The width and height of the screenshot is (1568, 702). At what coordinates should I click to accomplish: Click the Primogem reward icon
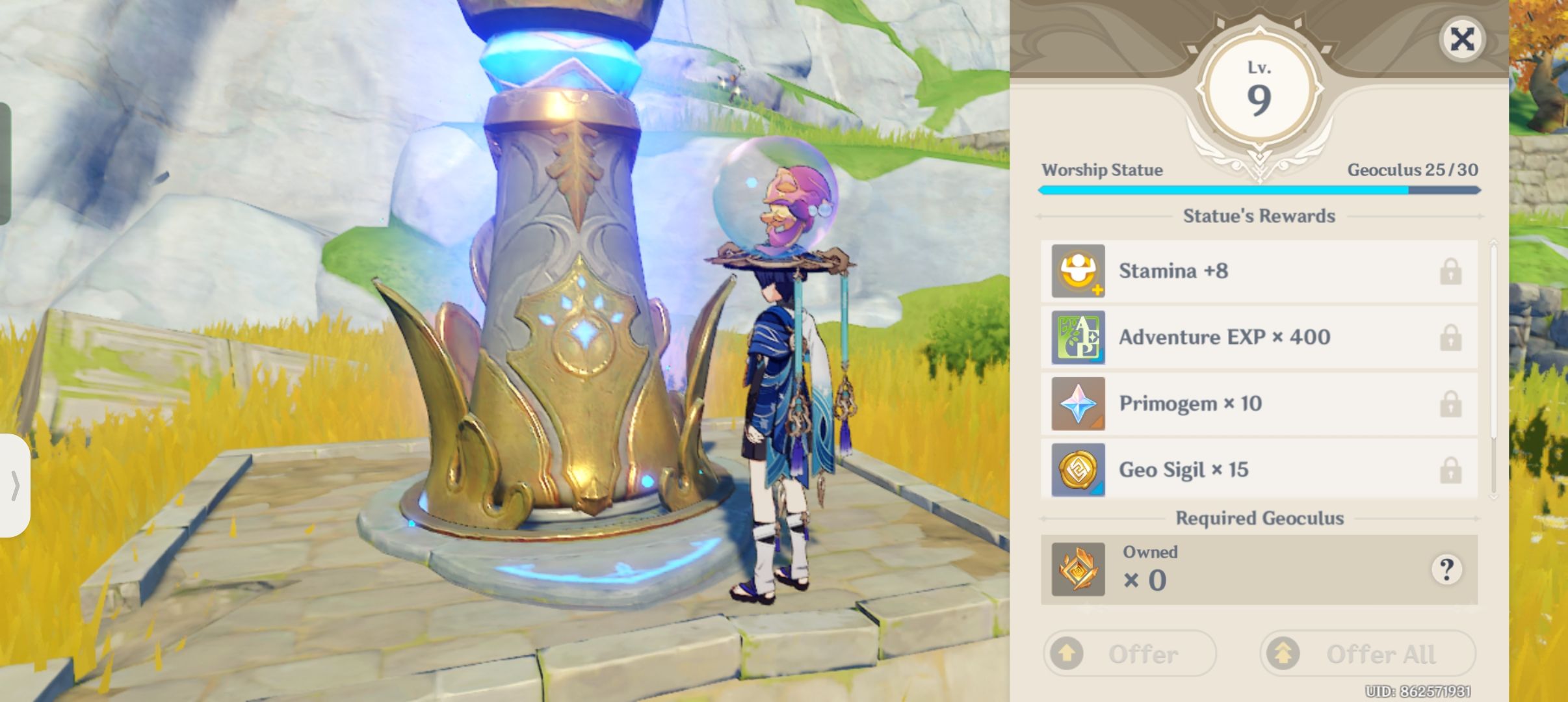click(x=1079, y=404)
